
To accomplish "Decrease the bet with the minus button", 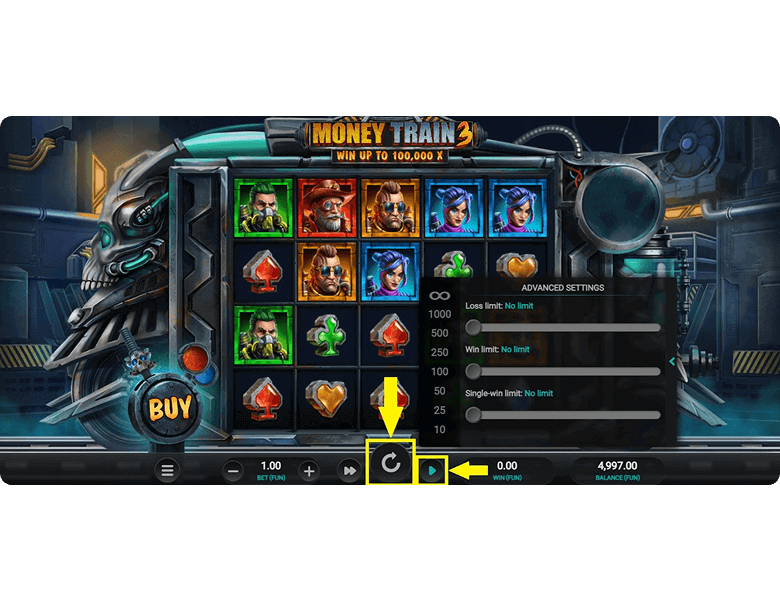I will (x=233, y=471).
